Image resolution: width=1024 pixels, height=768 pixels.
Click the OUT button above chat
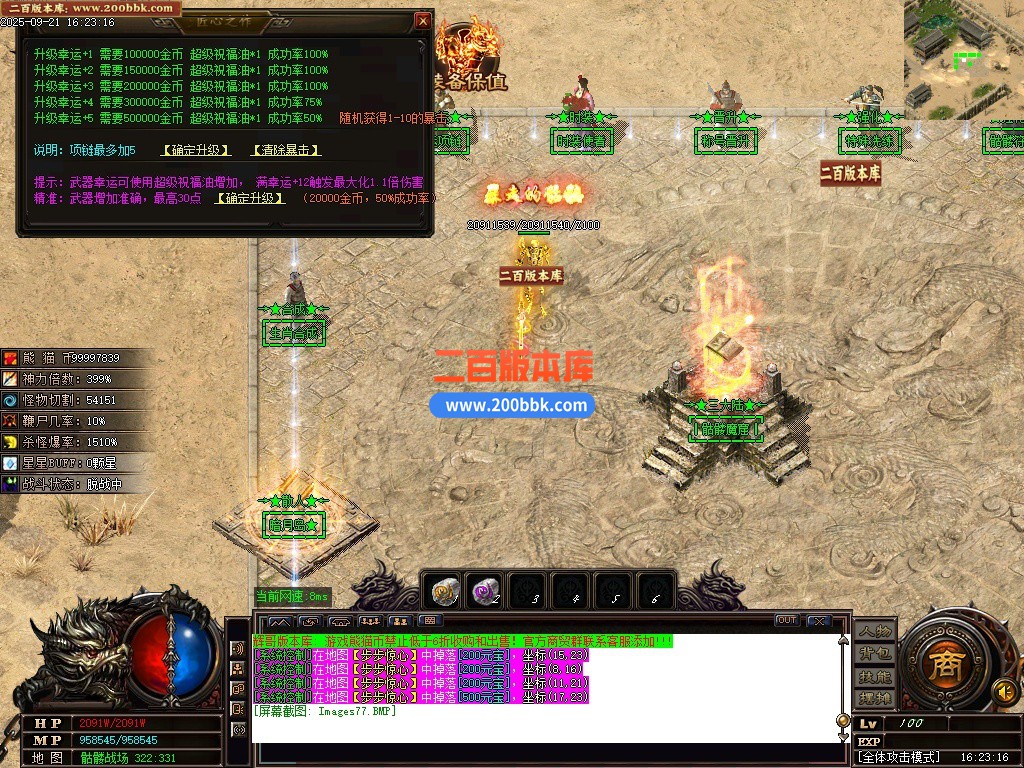[787, 621]
